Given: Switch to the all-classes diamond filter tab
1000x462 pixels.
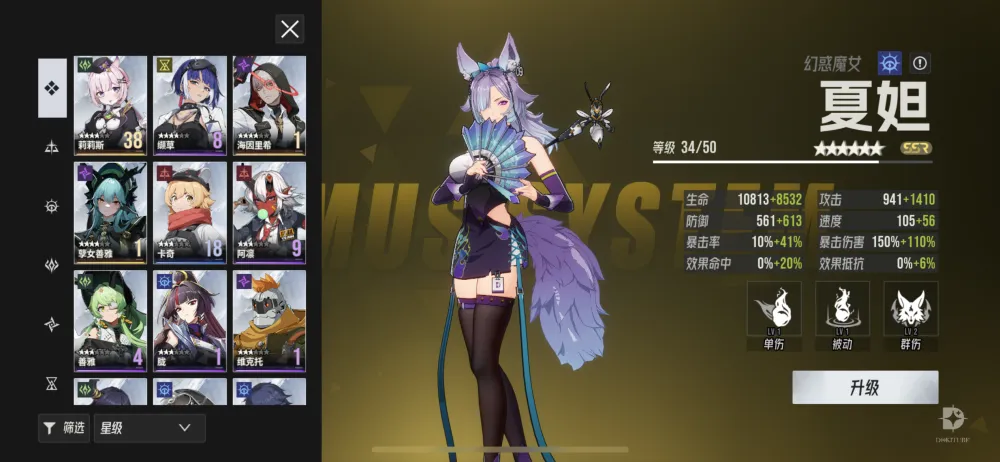Looking at the screenshot, I should coord(52,88).
